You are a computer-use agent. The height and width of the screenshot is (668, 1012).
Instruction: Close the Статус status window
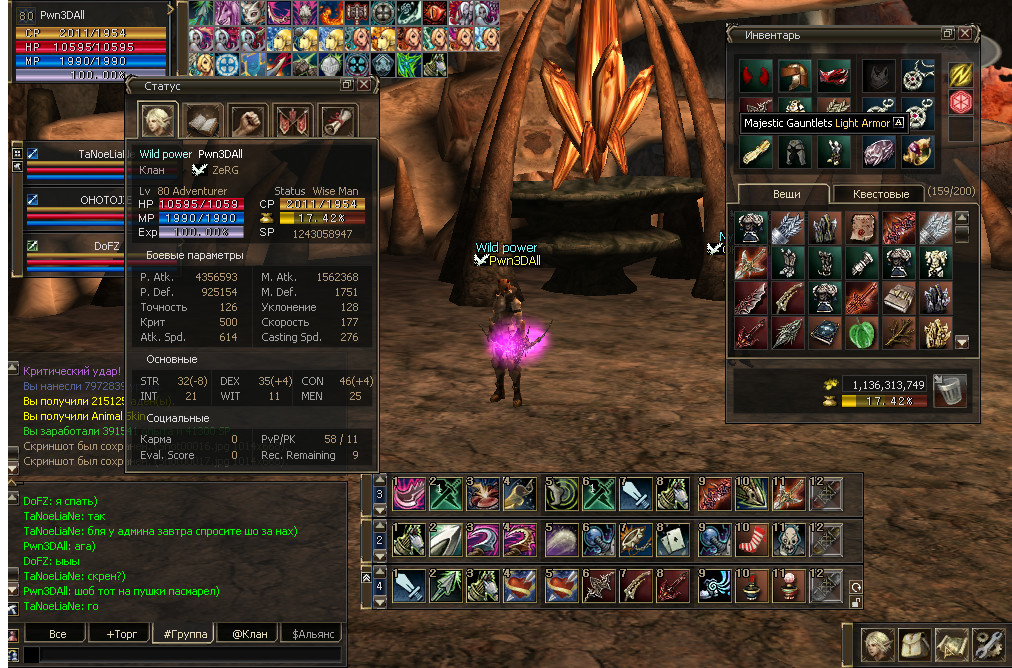364,86
